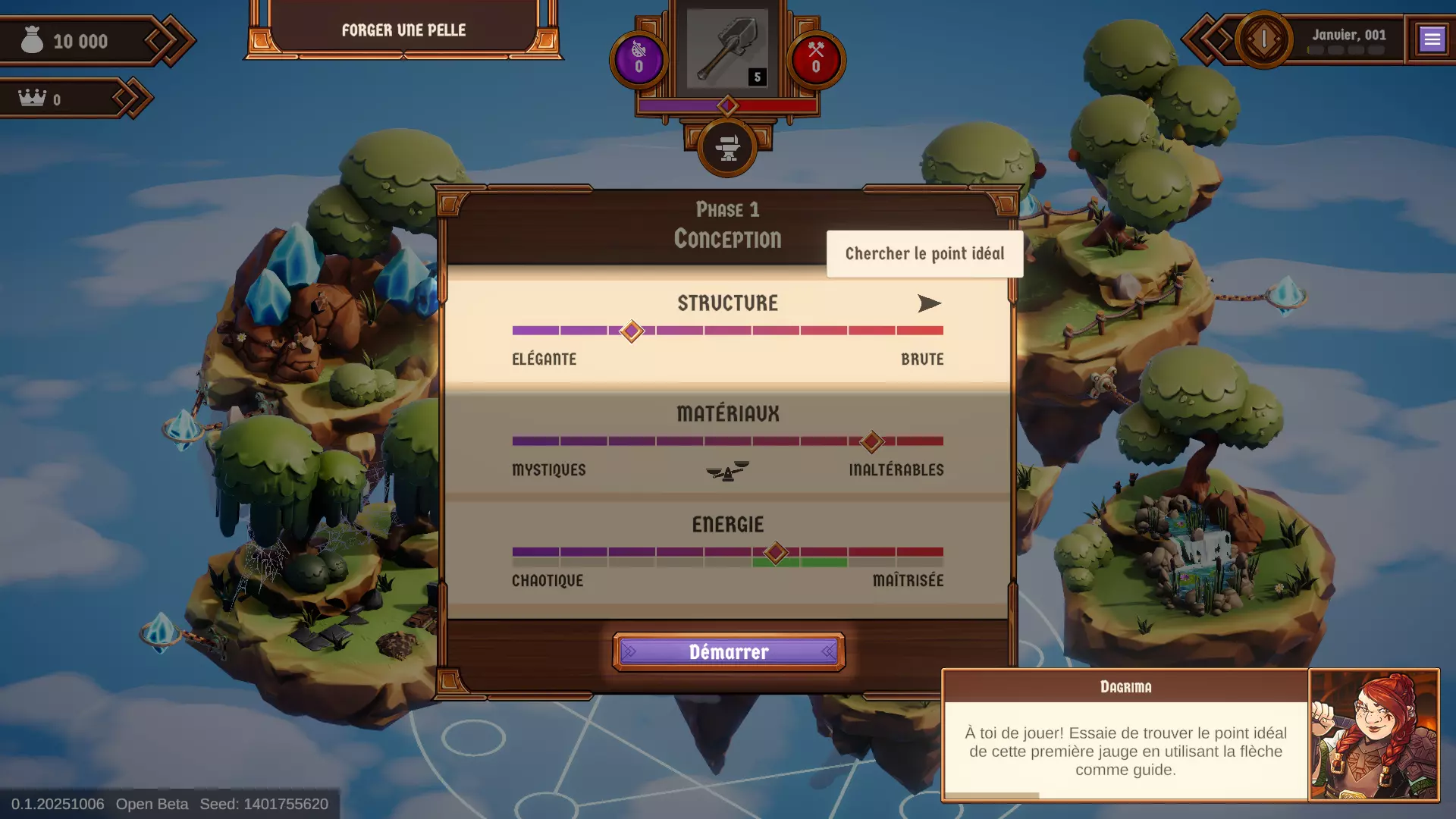This screenshot has width=1456, height=819.
Task: Click Dagrima's character portrait
Action: point(1373,734)
